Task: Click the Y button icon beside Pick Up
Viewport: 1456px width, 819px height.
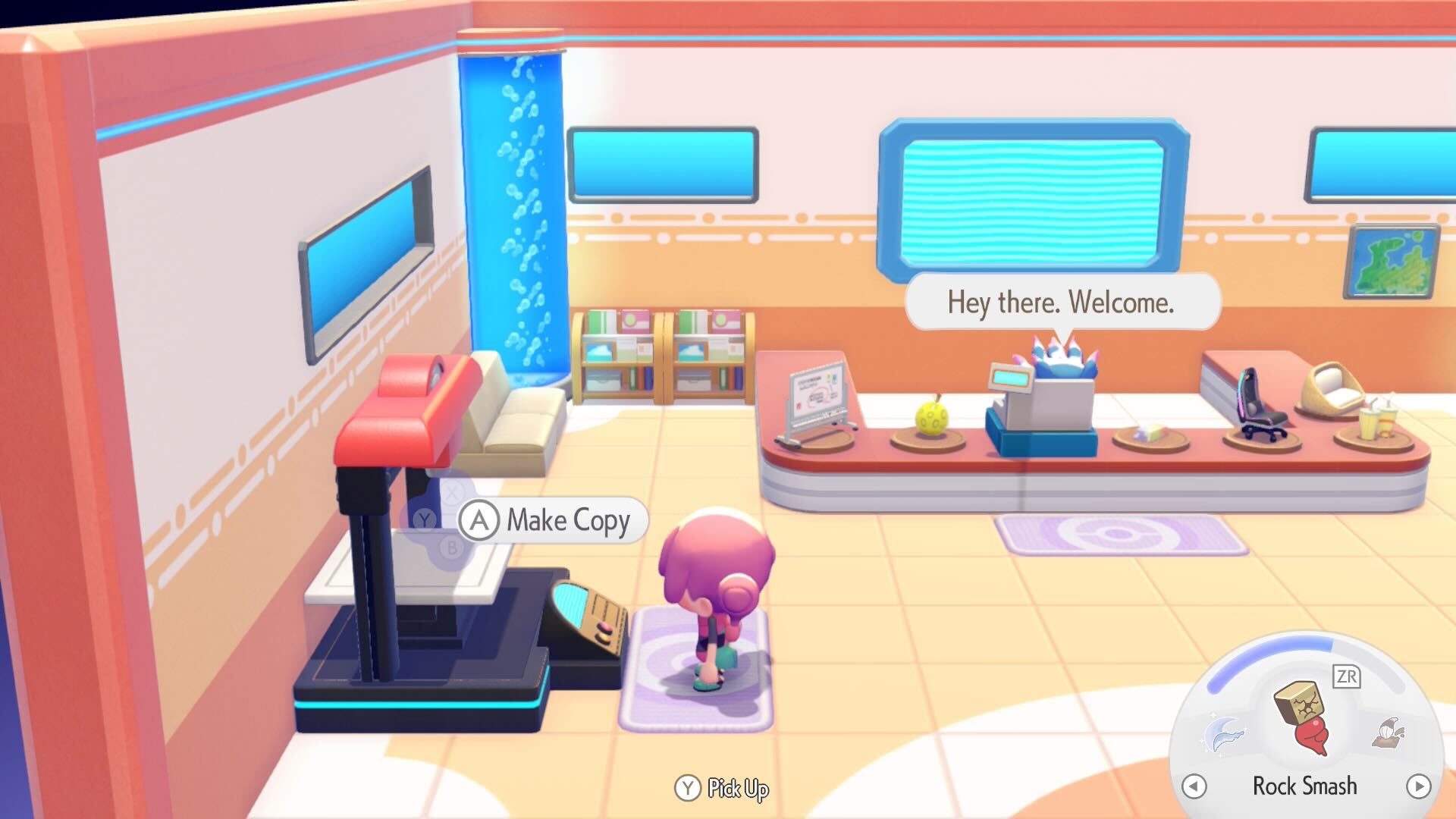Action: click(x=689, y=789)
